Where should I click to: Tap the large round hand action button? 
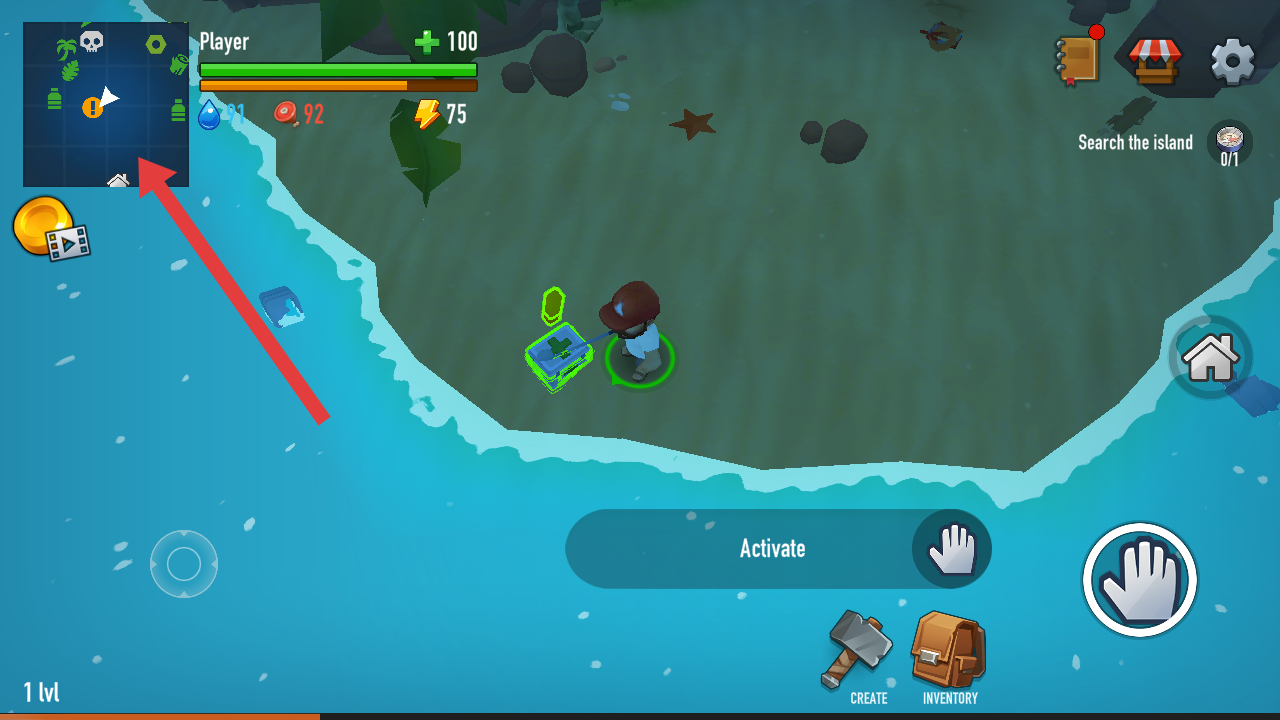[x=1139, y=579]
